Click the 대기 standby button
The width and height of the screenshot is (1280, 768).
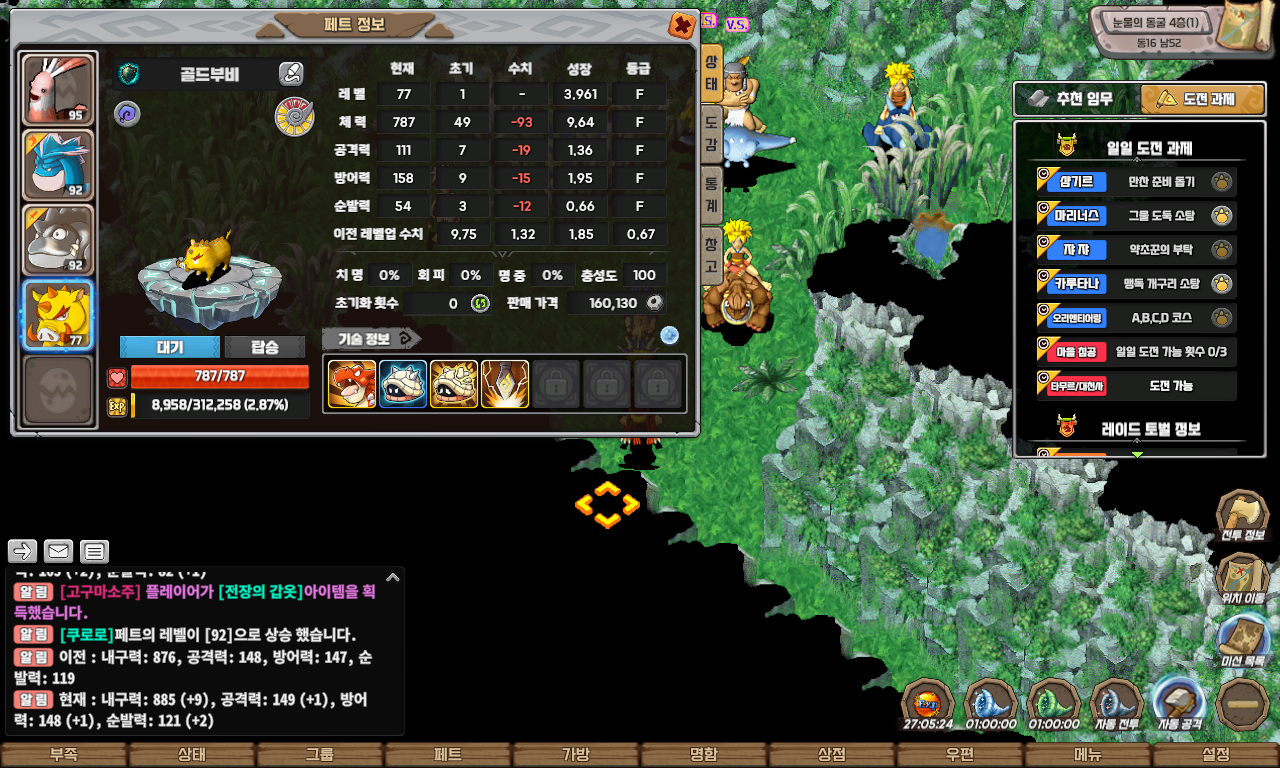click(169, 347)
